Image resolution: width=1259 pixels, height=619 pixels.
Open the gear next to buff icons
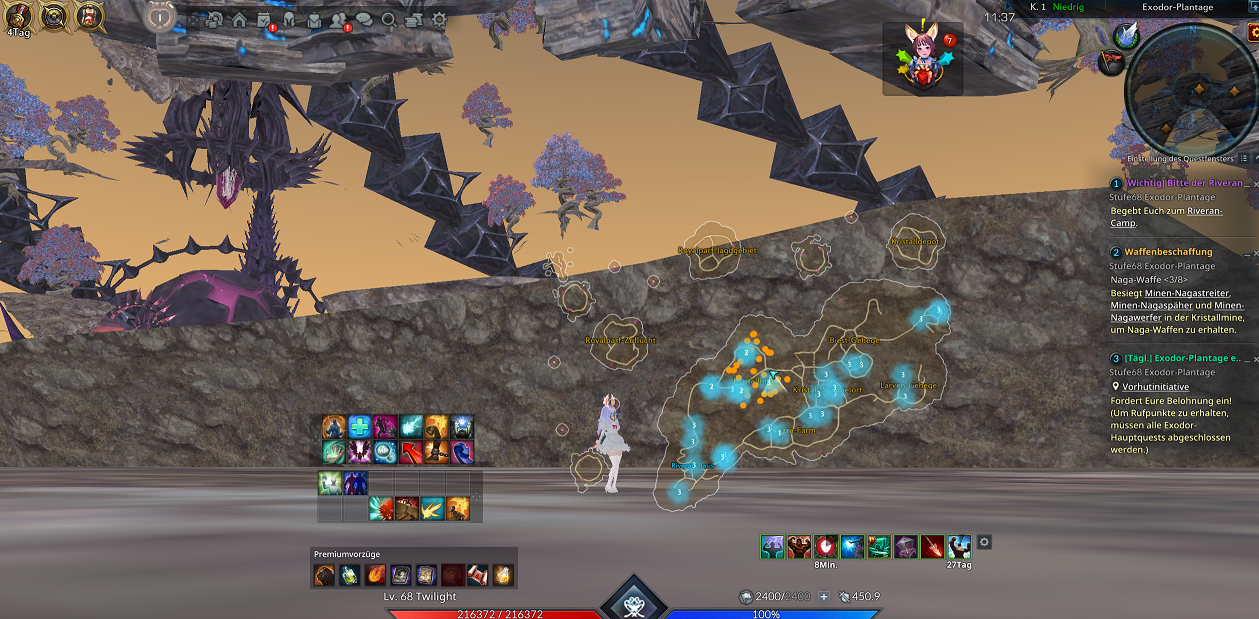(984, 542)
